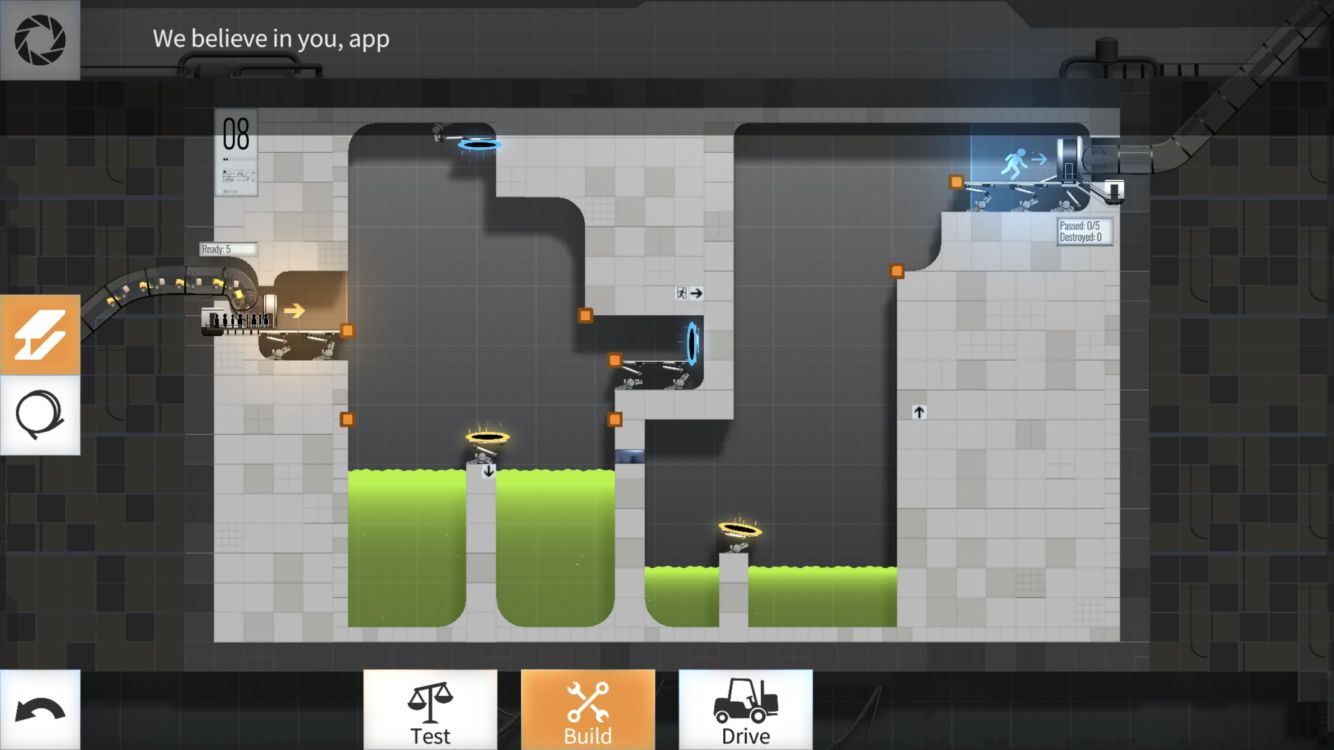Select the road piece building material
The height and width of the screenshot is (750, 1334).
(40, 335)
